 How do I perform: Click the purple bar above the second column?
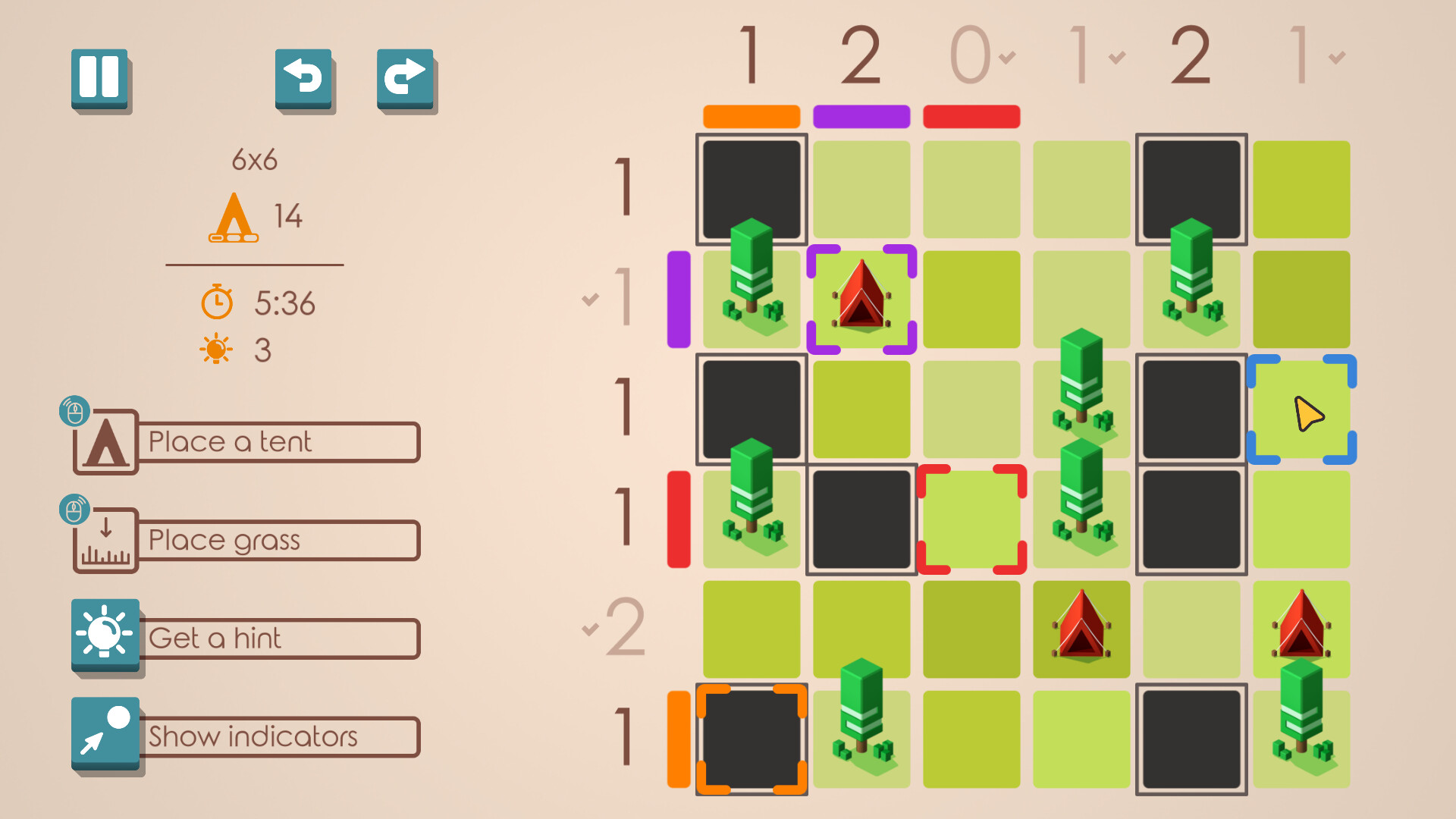coord(861,116)
